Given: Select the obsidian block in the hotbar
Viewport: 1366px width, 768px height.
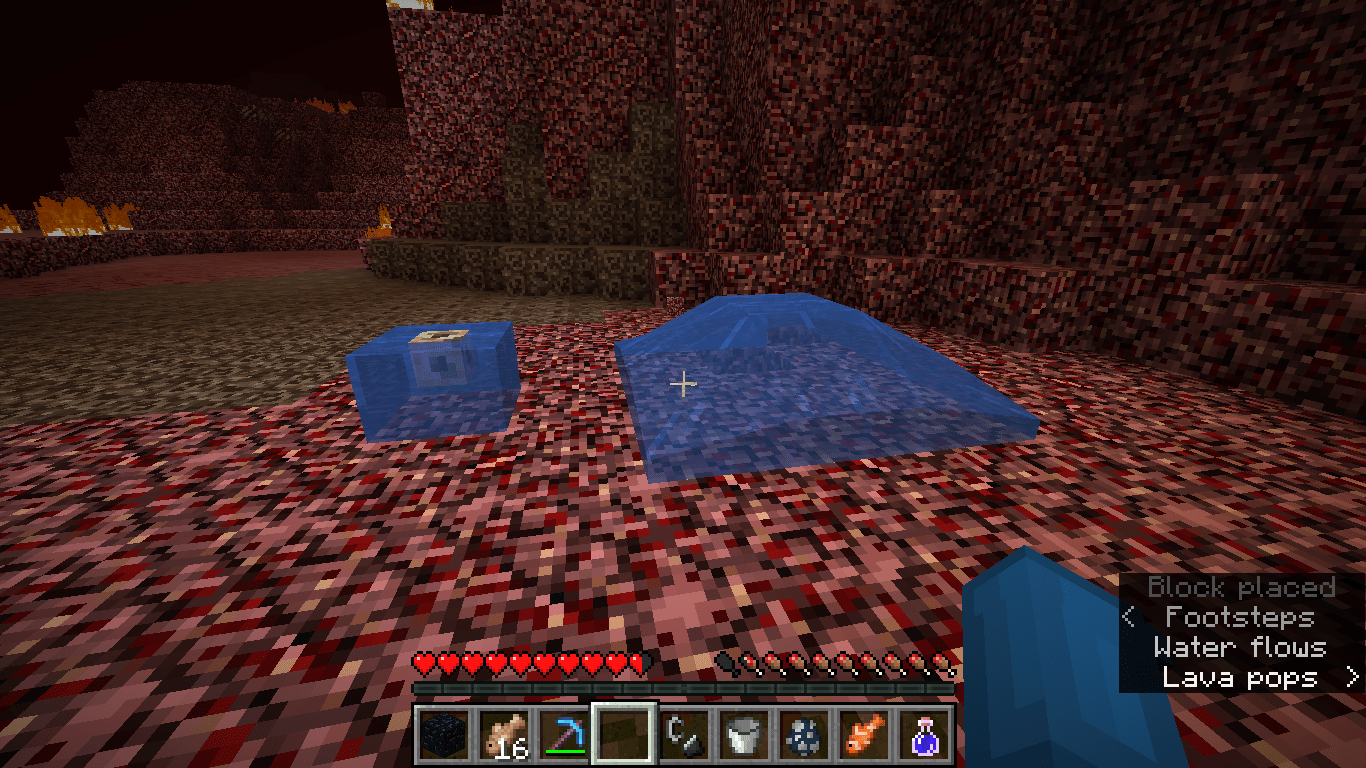Looking at the screenshot, I should (442, 735).
